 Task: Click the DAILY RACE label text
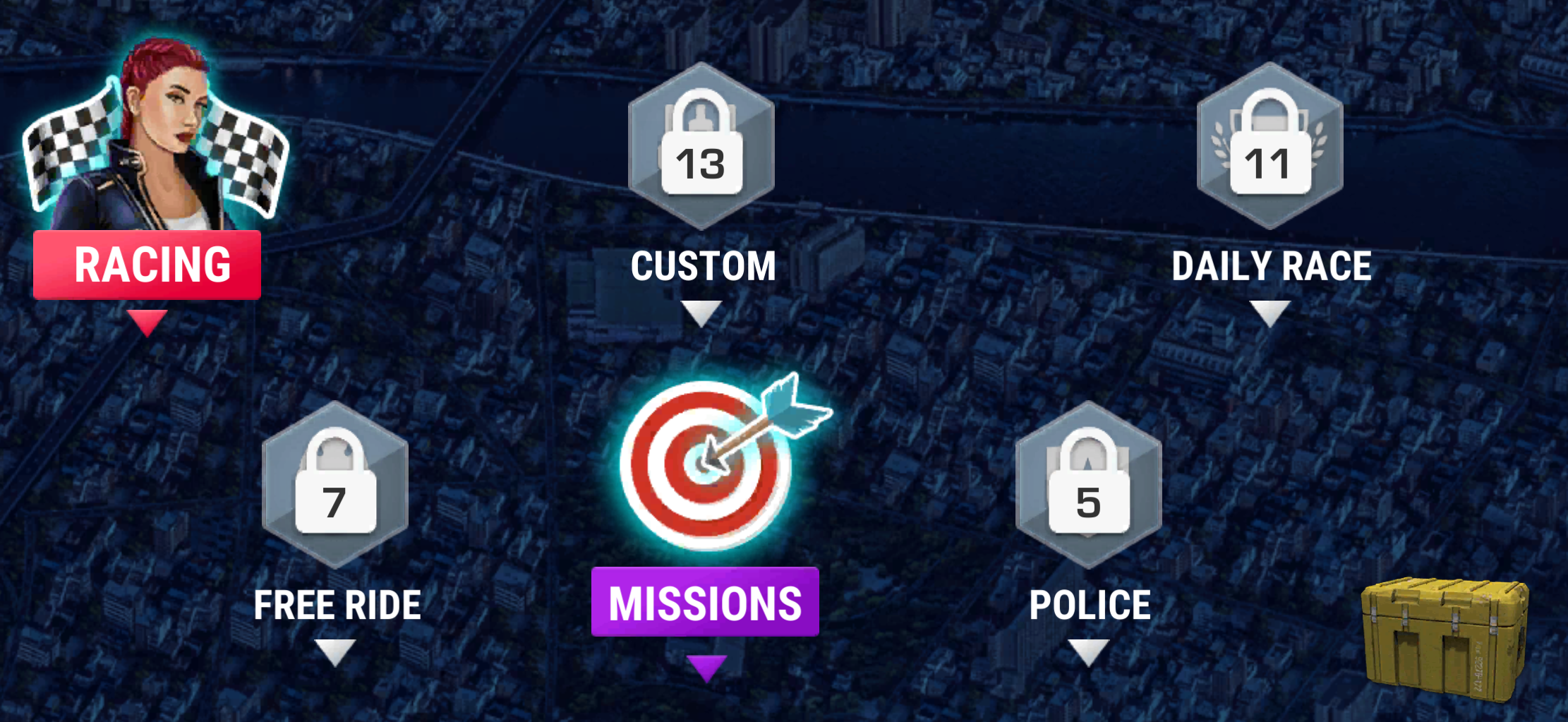click(1270, 265)
